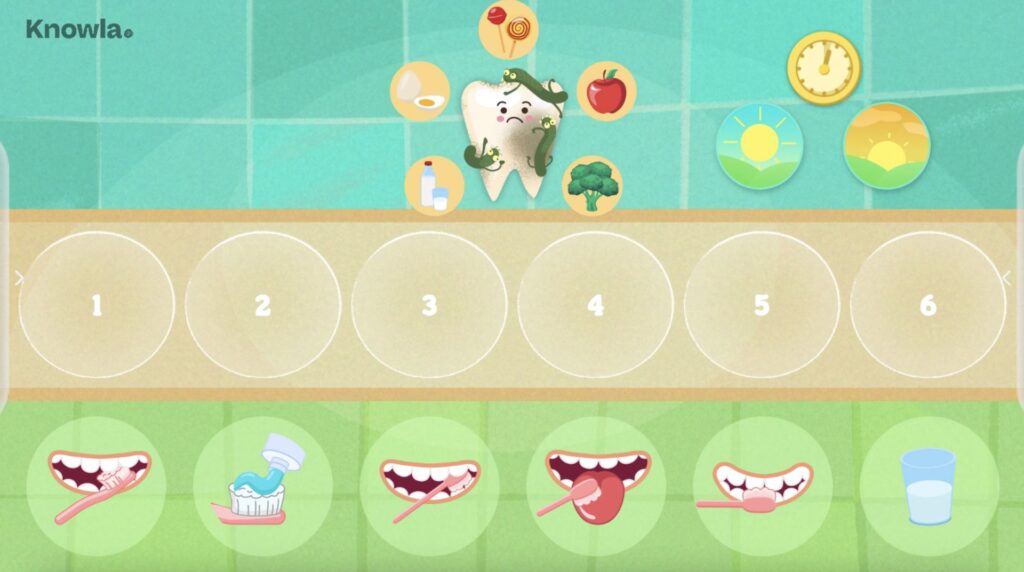Click the right arrow at the row's edge

(1006, 278)
